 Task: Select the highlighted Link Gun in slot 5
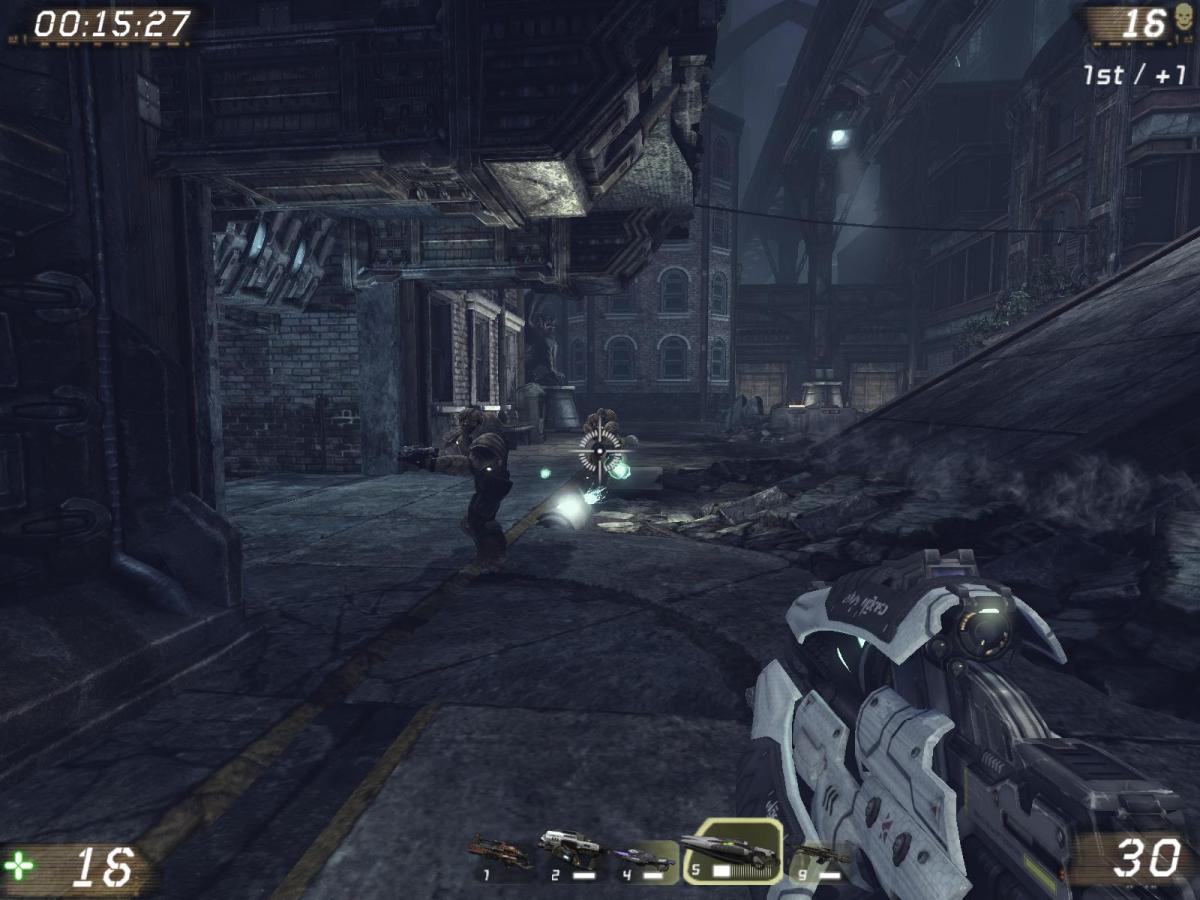pos(731,853)
